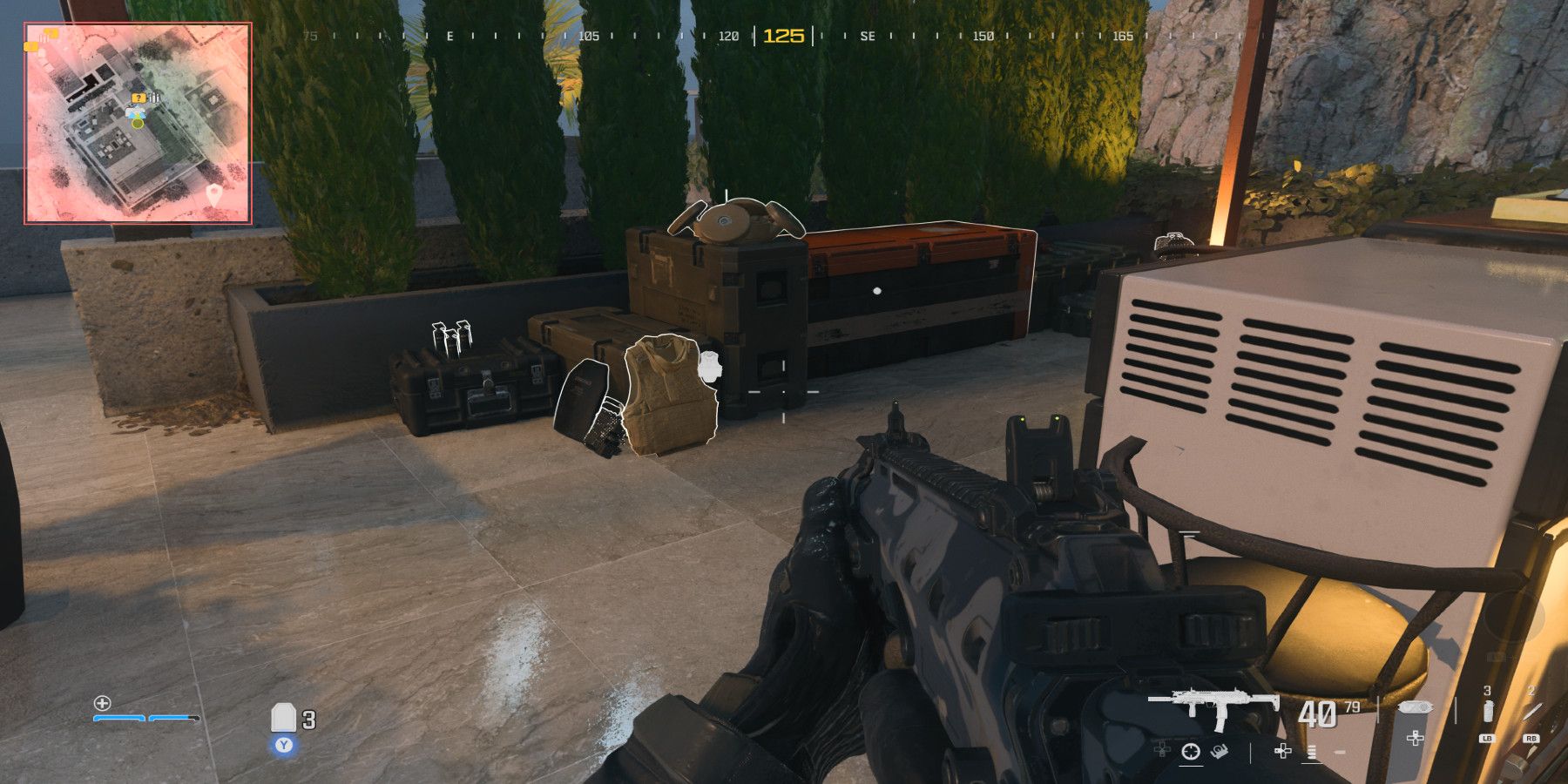Toggle the weapon mount hand icon in the HUD
Screen dimensions: 1568x784
pos(1218,753)
